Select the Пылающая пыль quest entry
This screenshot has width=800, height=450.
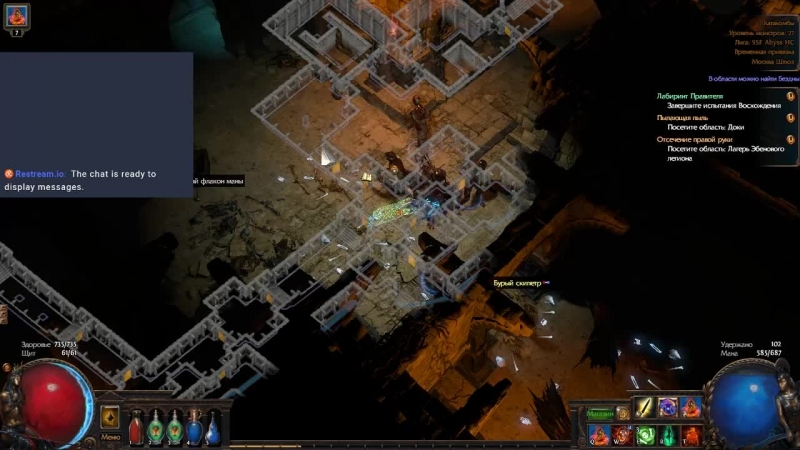[683, 118]
